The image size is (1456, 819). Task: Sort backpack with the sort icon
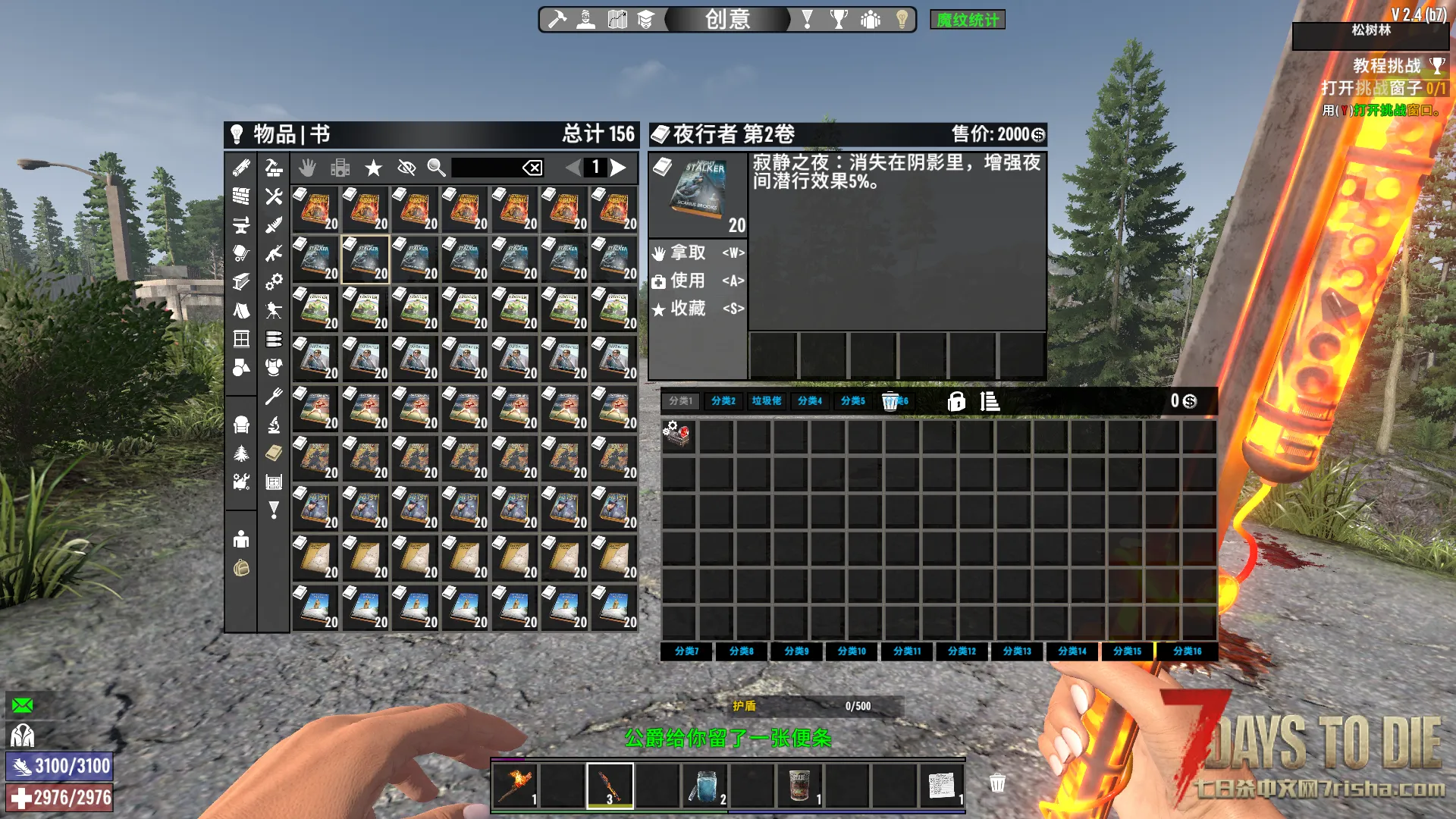pyautogui.click(x=990, y=401)
